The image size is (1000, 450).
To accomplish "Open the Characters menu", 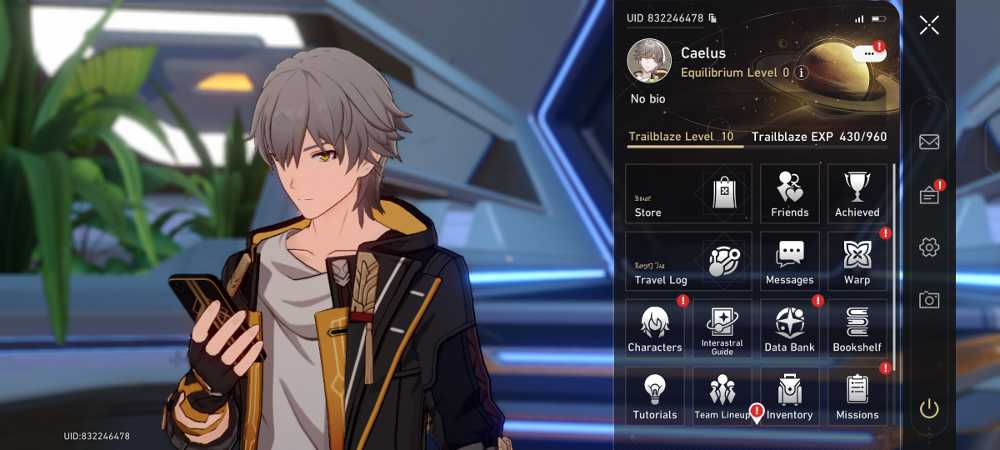I will (x=655, y=328).
